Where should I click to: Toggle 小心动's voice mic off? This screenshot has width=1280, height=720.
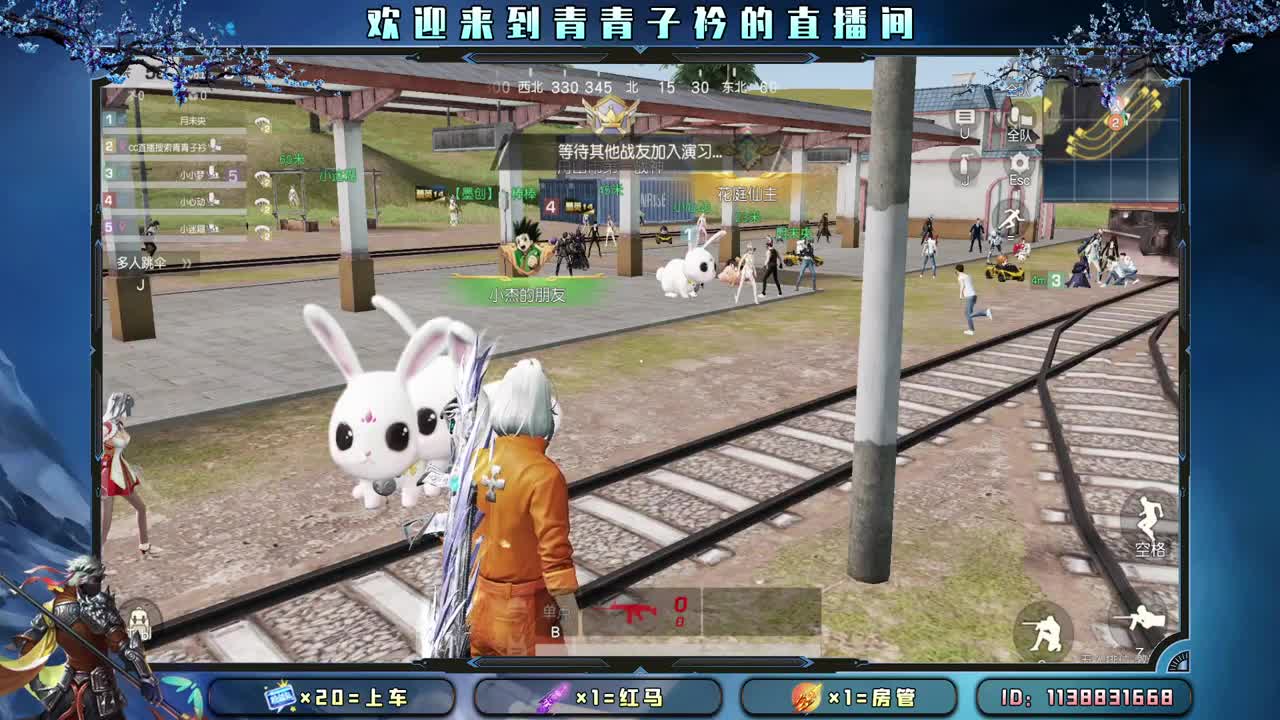coord(213,201)
